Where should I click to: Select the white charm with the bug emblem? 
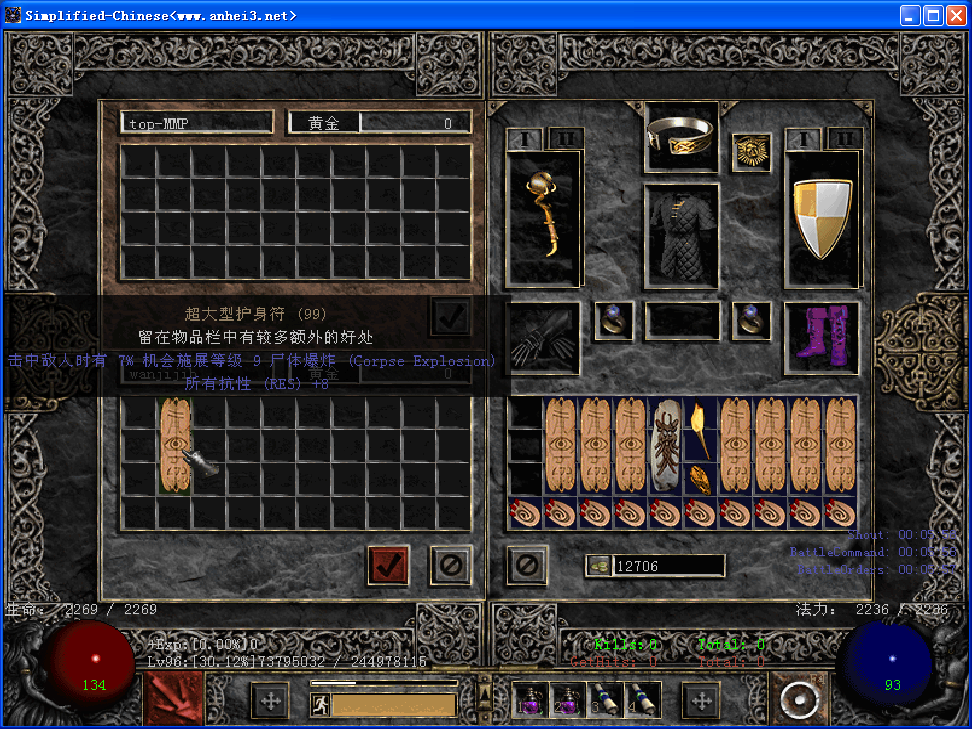click(x=667, y=445)
